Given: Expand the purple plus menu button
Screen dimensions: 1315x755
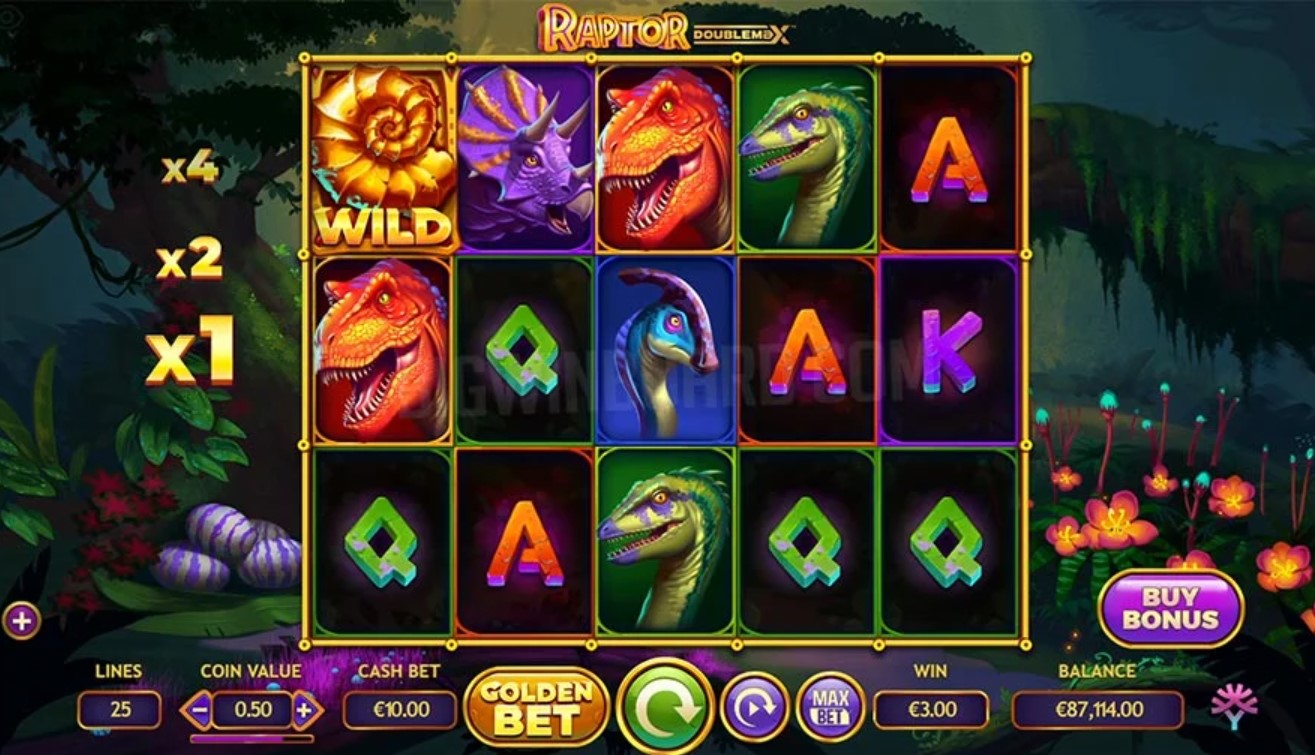Looking at the screenshot, I should point(21,621).
